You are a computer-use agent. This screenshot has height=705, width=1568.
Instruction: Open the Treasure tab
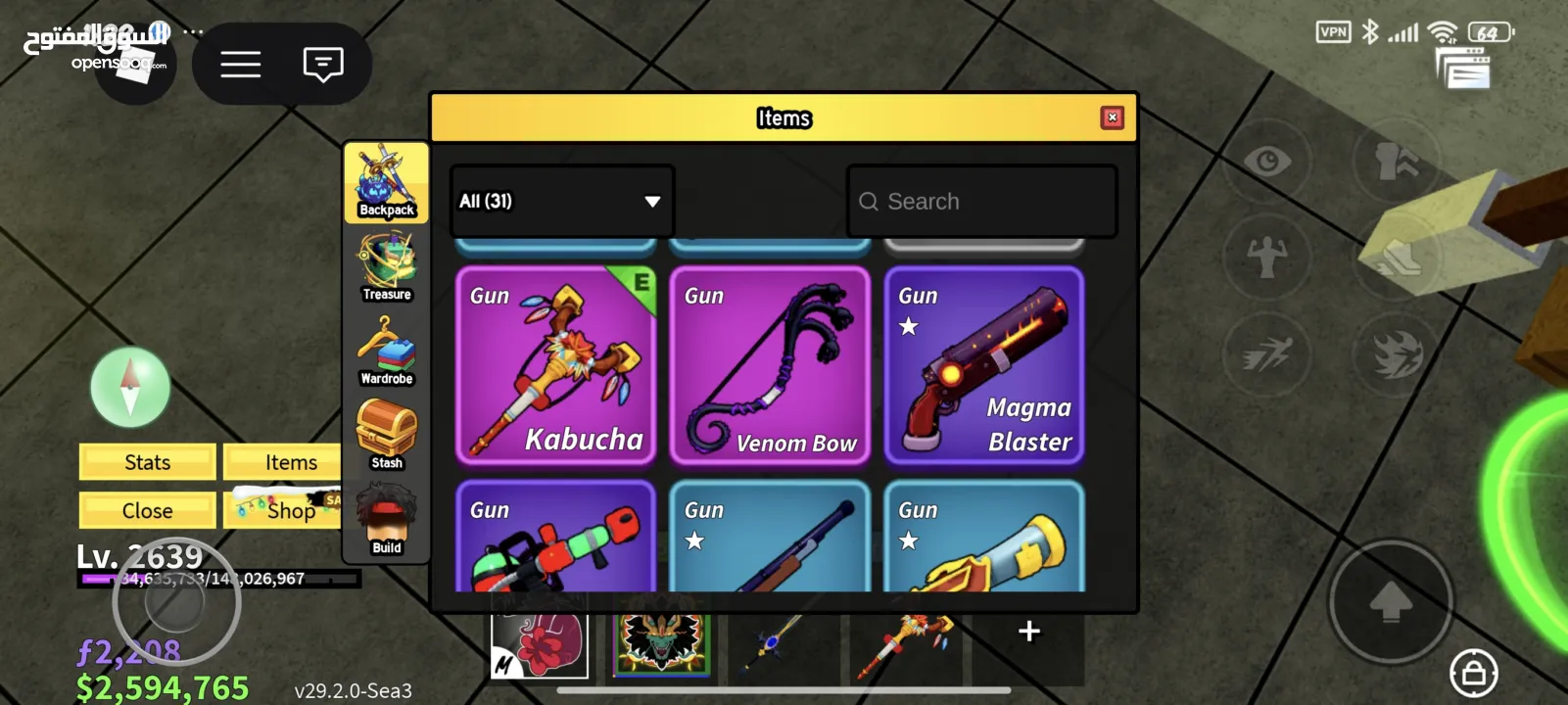click(x=387, y=267)
